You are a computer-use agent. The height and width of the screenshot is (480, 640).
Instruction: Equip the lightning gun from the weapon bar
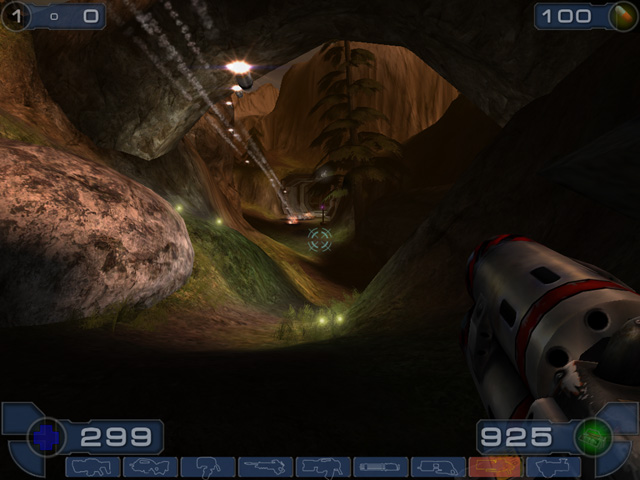(552, 467)
